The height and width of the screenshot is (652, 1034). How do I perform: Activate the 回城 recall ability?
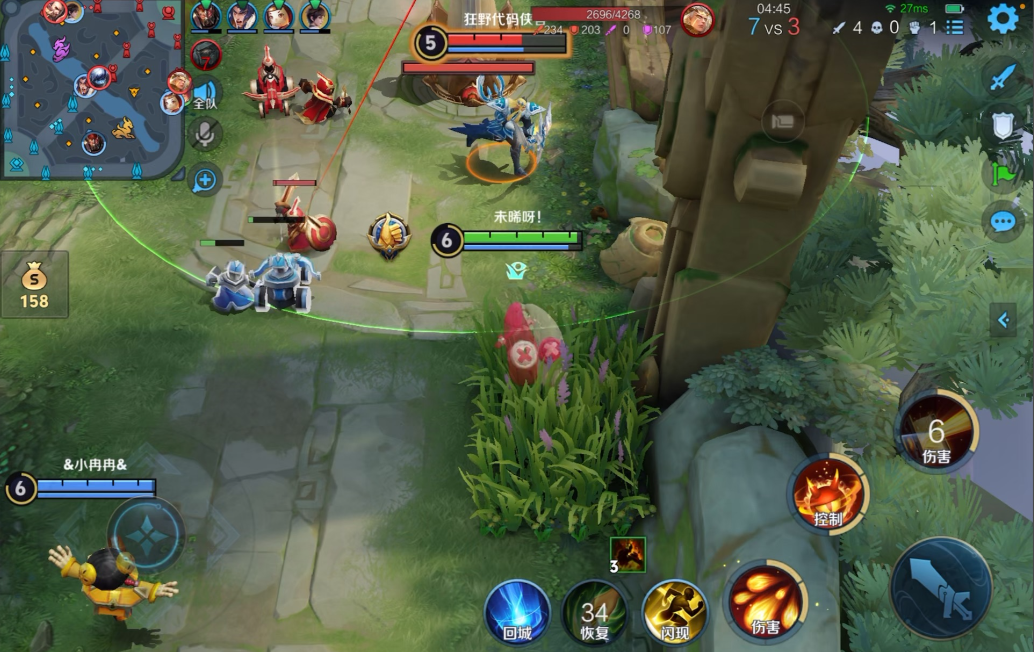coord(517,610)
